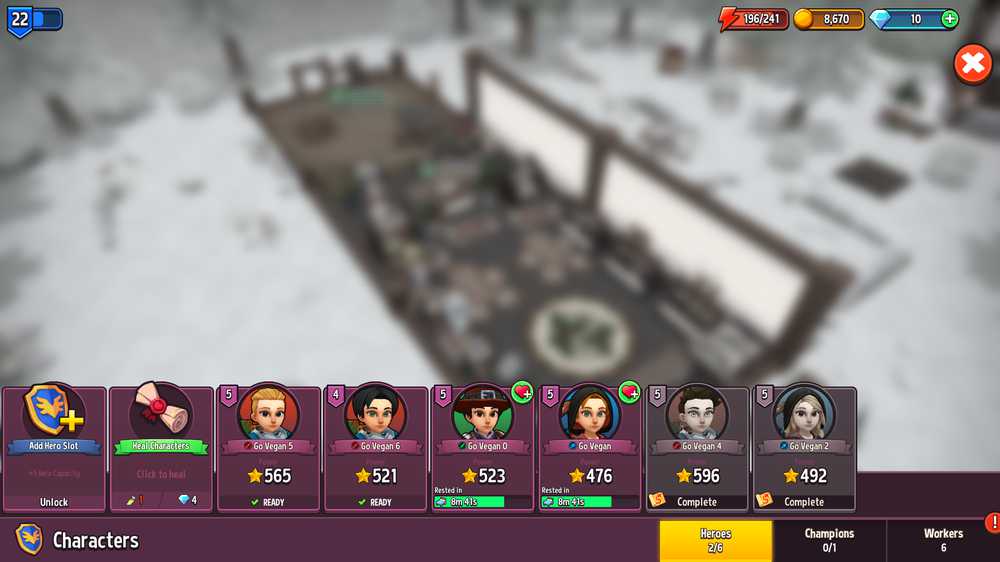Open the player level 22 badge

21,19
